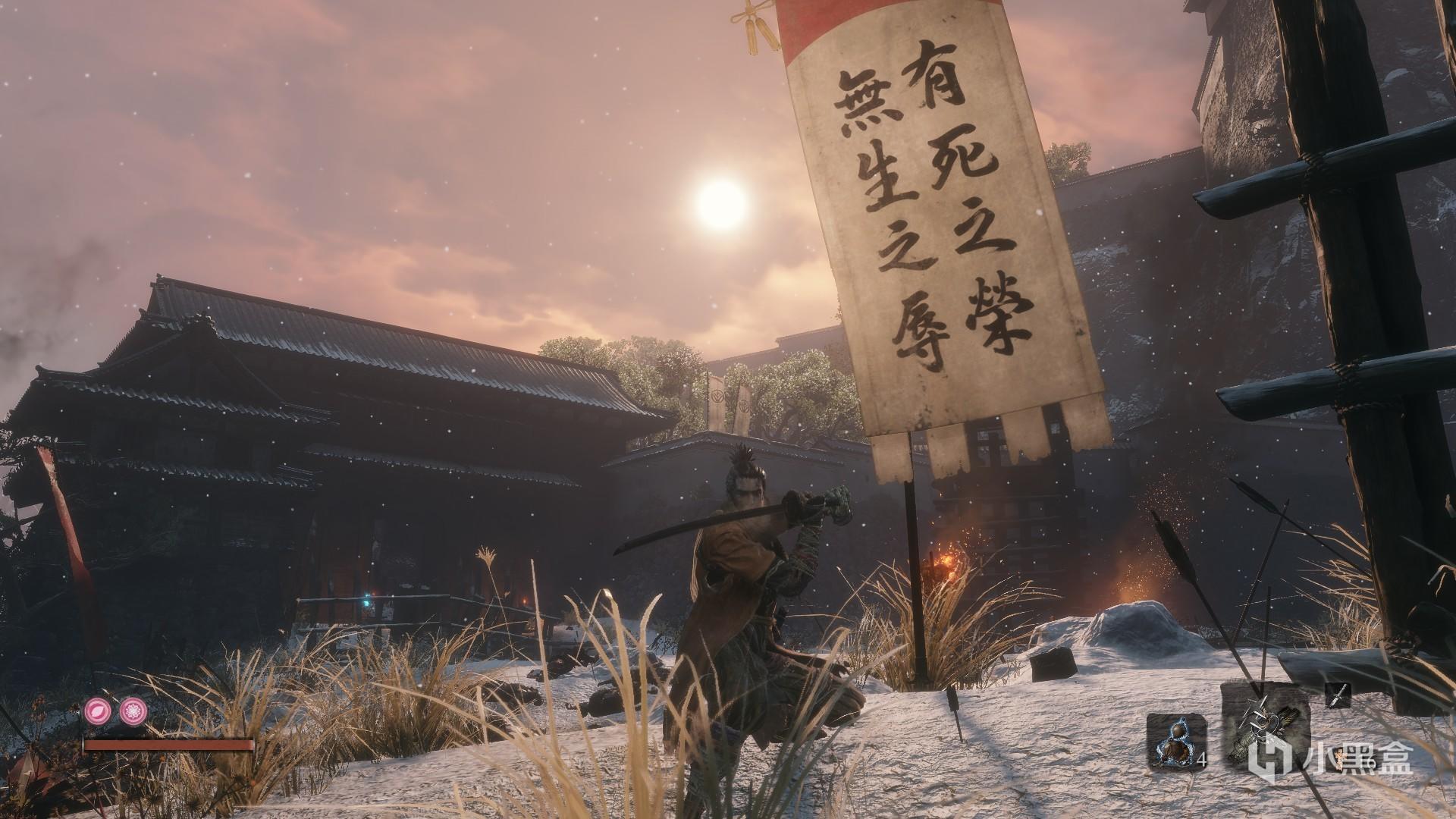
Task: Click the pink leaf resurrection node
Action: (97, 709)
